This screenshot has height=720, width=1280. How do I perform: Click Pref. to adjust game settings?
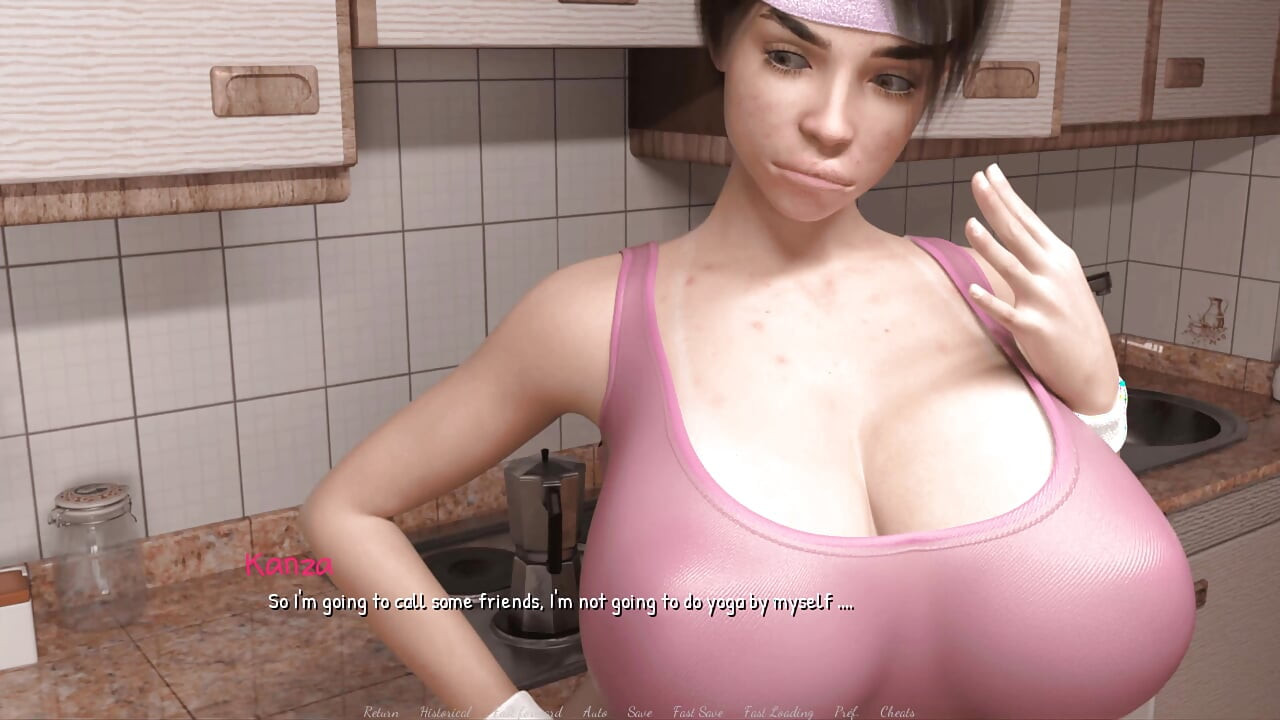(x=847, y=712)
